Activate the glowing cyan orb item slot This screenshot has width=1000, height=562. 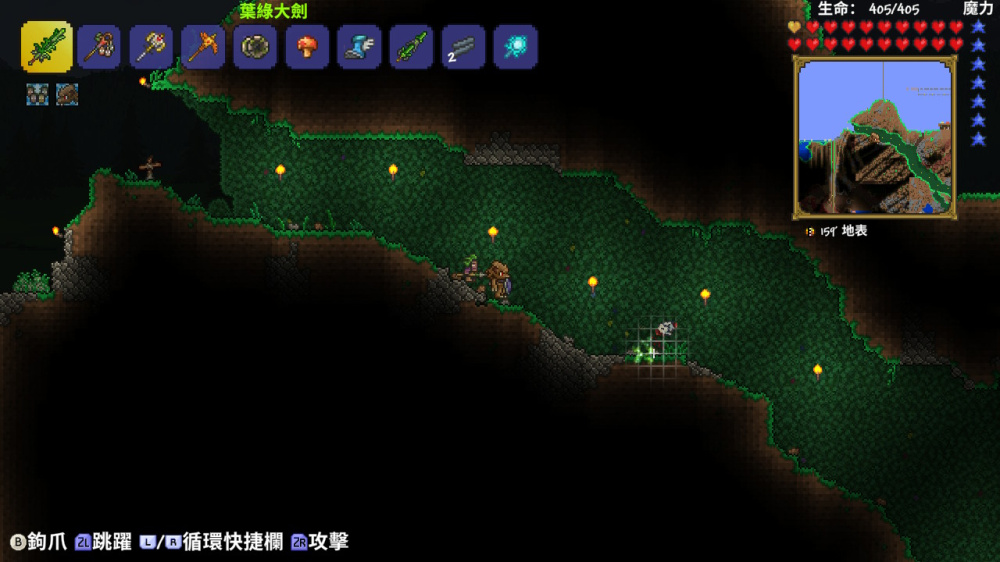point(515,47)
